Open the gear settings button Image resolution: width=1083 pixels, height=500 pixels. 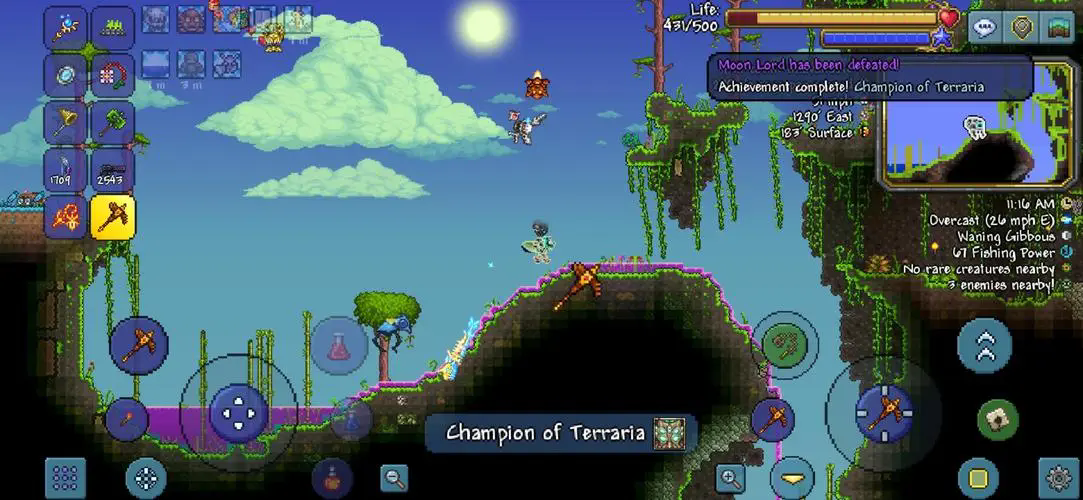[x=1058, y=476]
